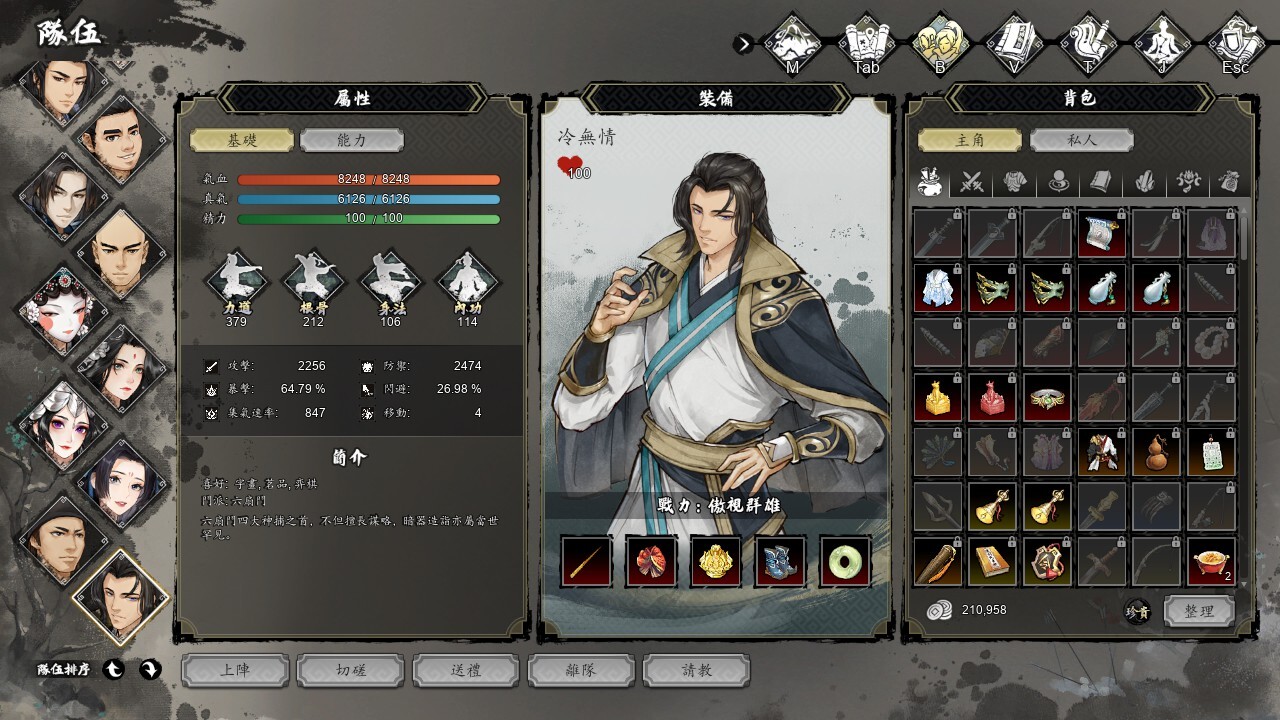Open the 送禮 gift option

coord(466,670)
